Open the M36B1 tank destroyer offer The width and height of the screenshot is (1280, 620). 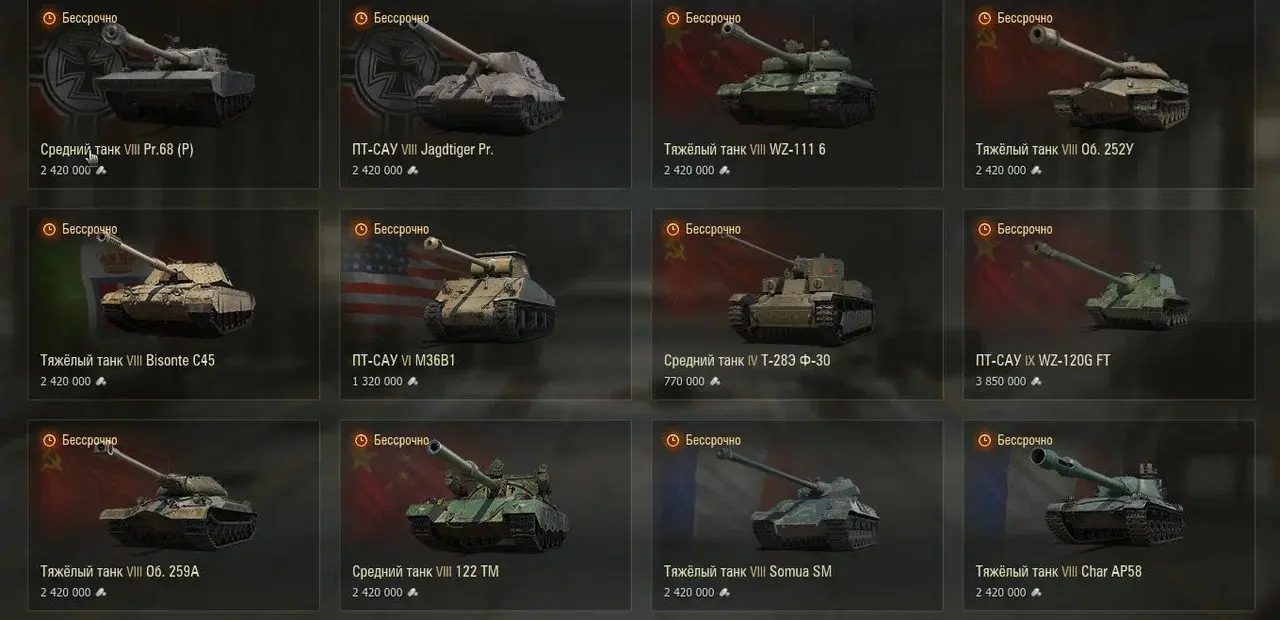[486, 304]
